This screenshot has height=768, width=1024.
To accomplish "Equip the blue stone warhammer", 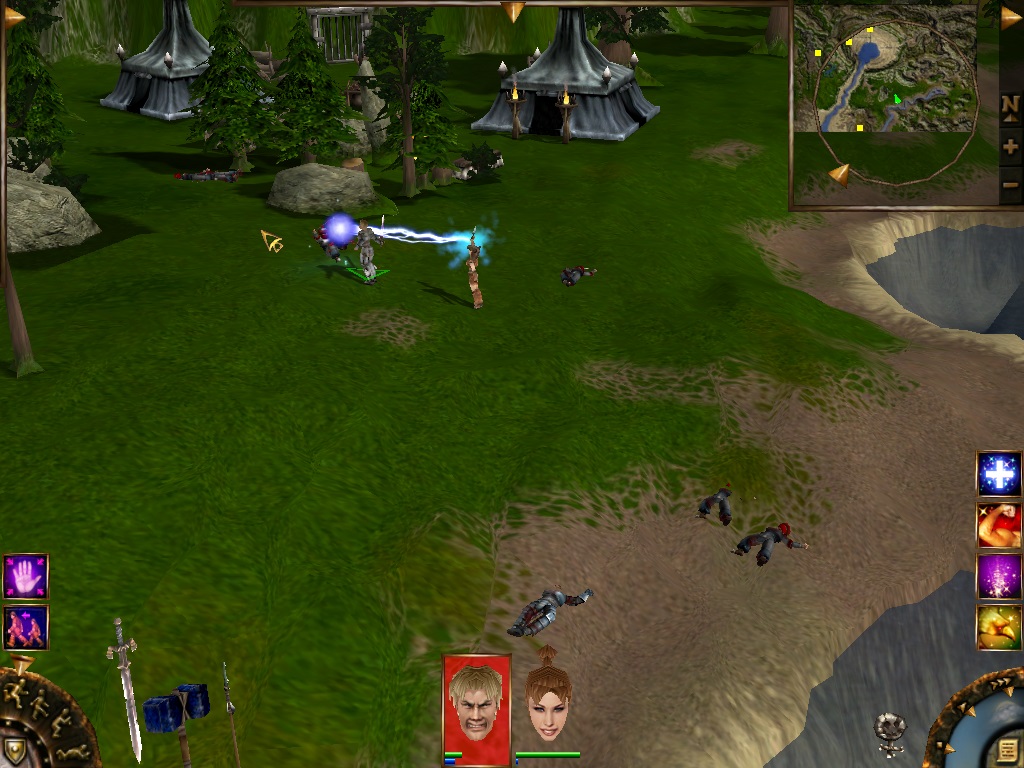I will (176, 708).
